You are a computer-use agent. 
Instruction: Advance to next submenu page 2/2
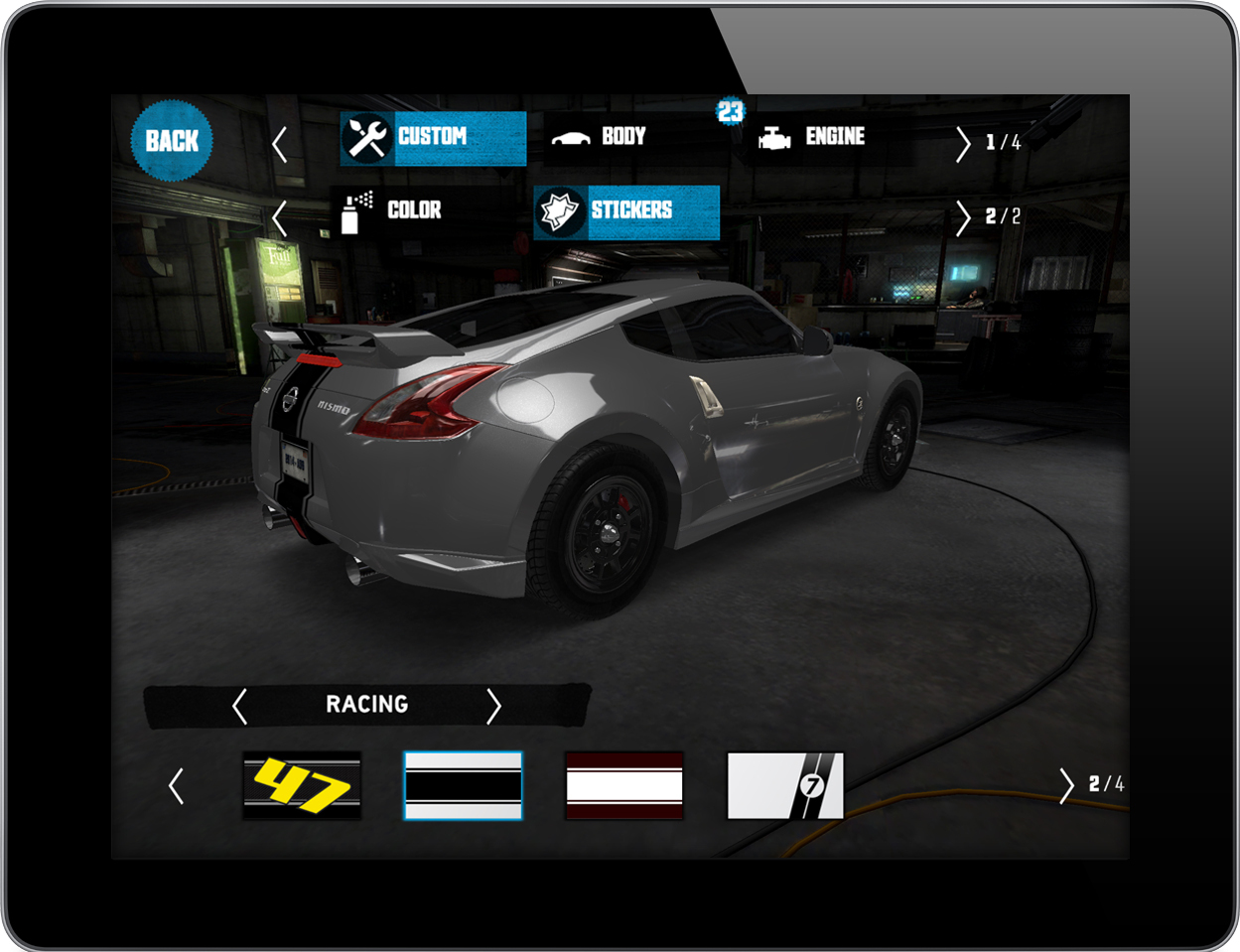pos(963,217)
